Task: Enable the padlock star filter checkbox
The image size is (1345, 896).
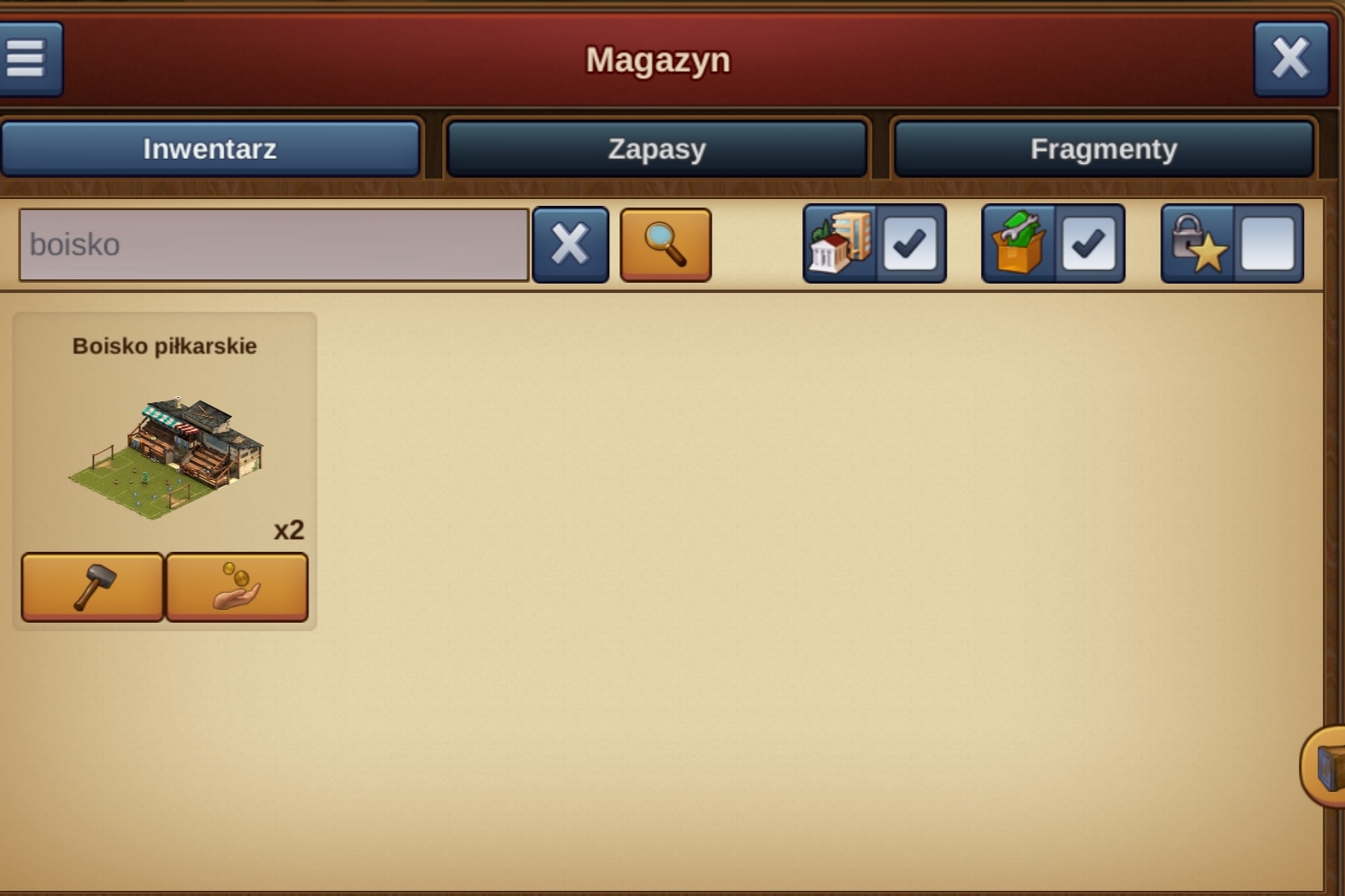Action: coord(1267,244)
